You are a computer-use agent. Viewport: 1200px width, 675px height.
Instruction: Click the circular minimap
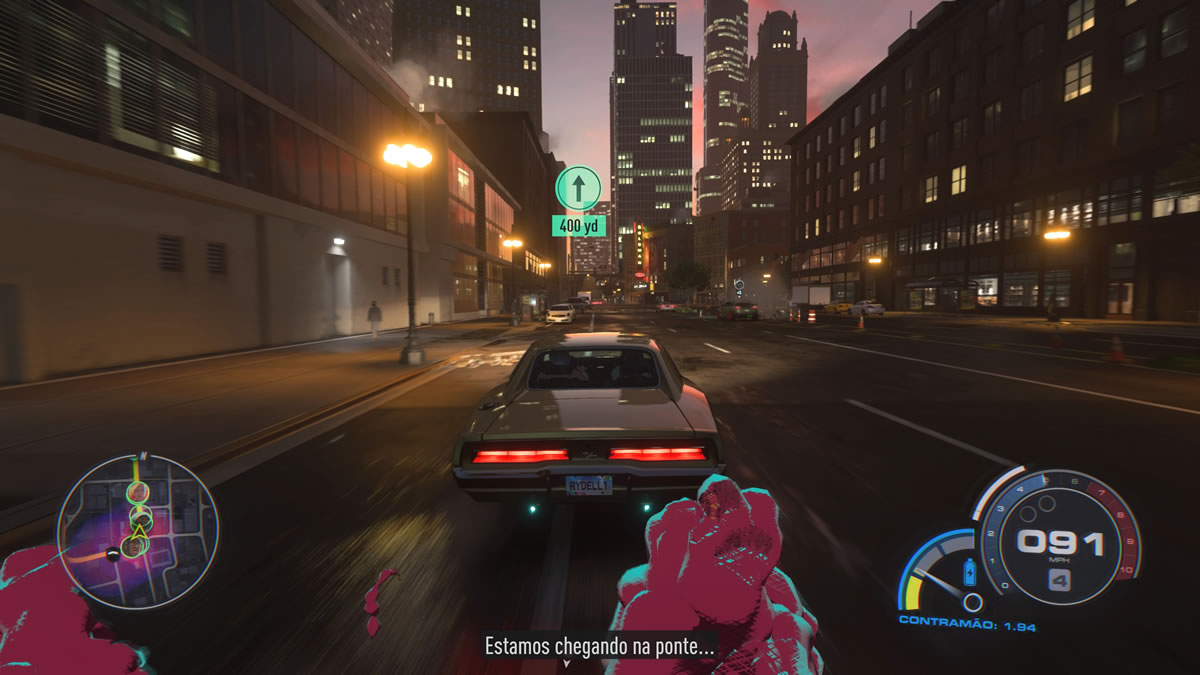[137, 531]
